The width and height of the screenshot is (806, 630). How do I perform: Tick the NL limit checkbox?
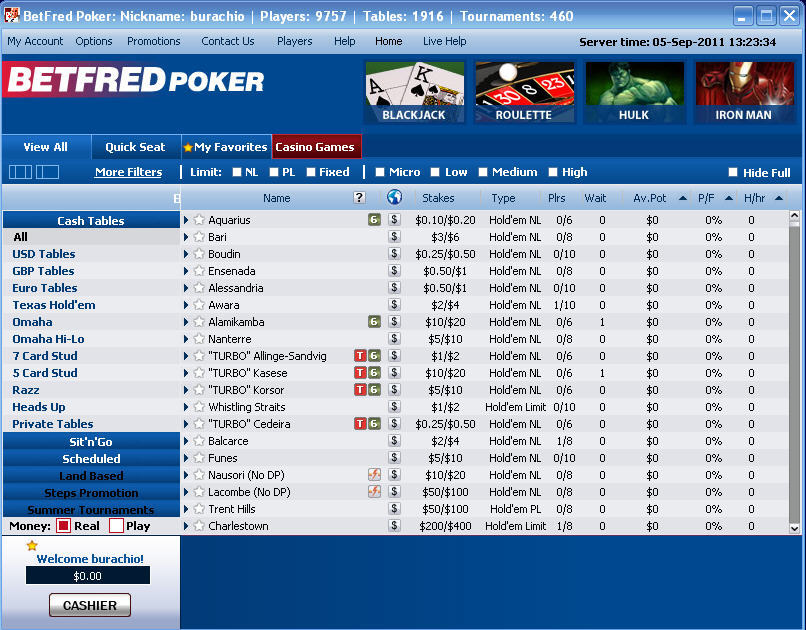[237, 172]
